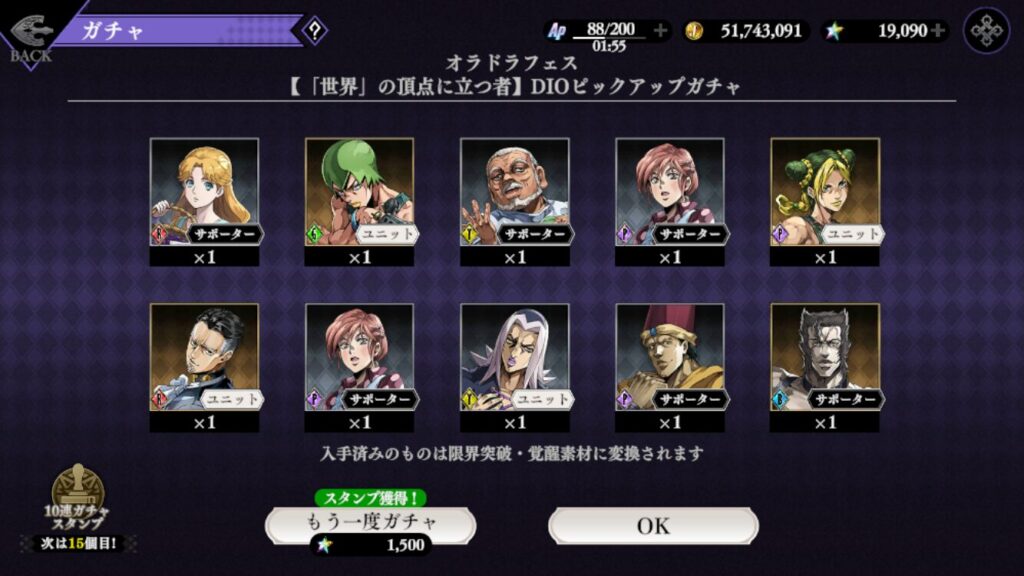This screenshot has height=576, width=1024.
Task: Select the blonde braided-buns unit card
Action: click(825, 191)
